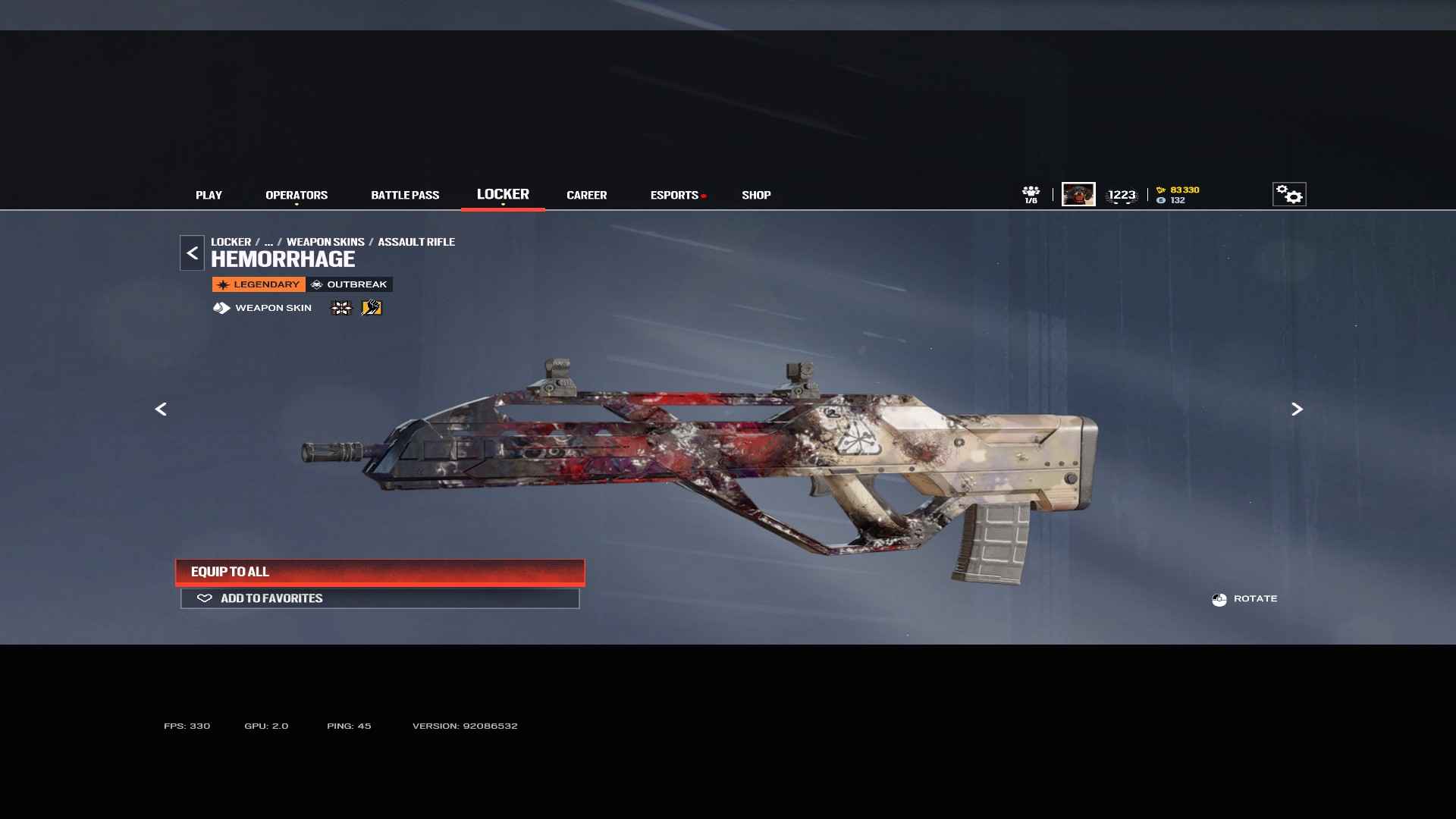Click the player profile avatar

[x=1078, y=194]
